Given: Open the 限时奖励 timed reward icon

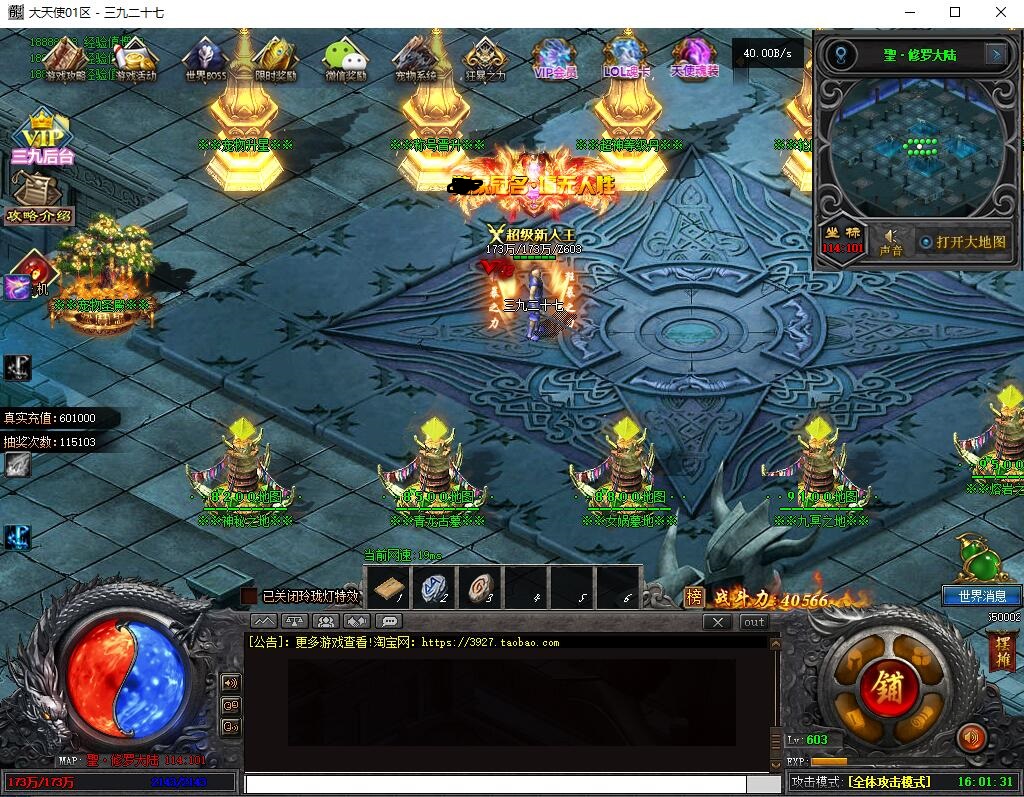Looking at the screenshot, I should coord(275,58).
